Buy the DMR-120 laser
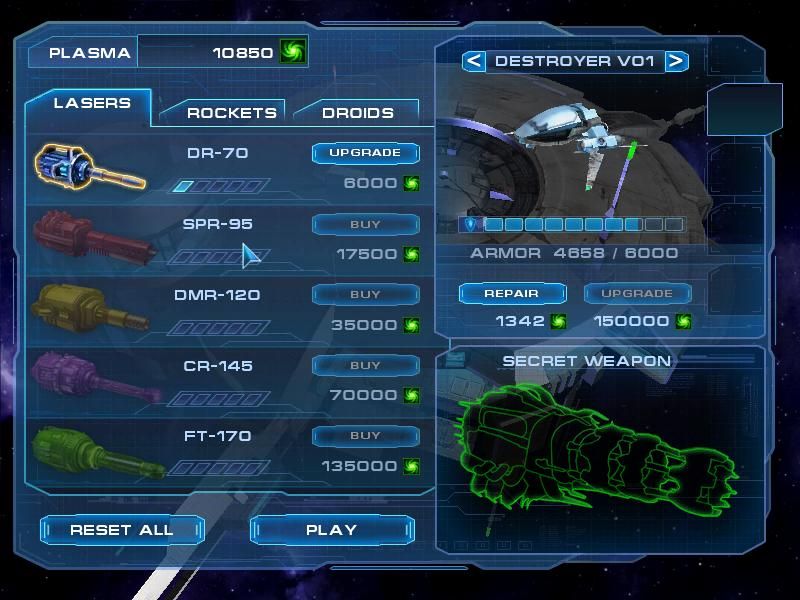Screen dimensions: 800x600 click(365, 295)
